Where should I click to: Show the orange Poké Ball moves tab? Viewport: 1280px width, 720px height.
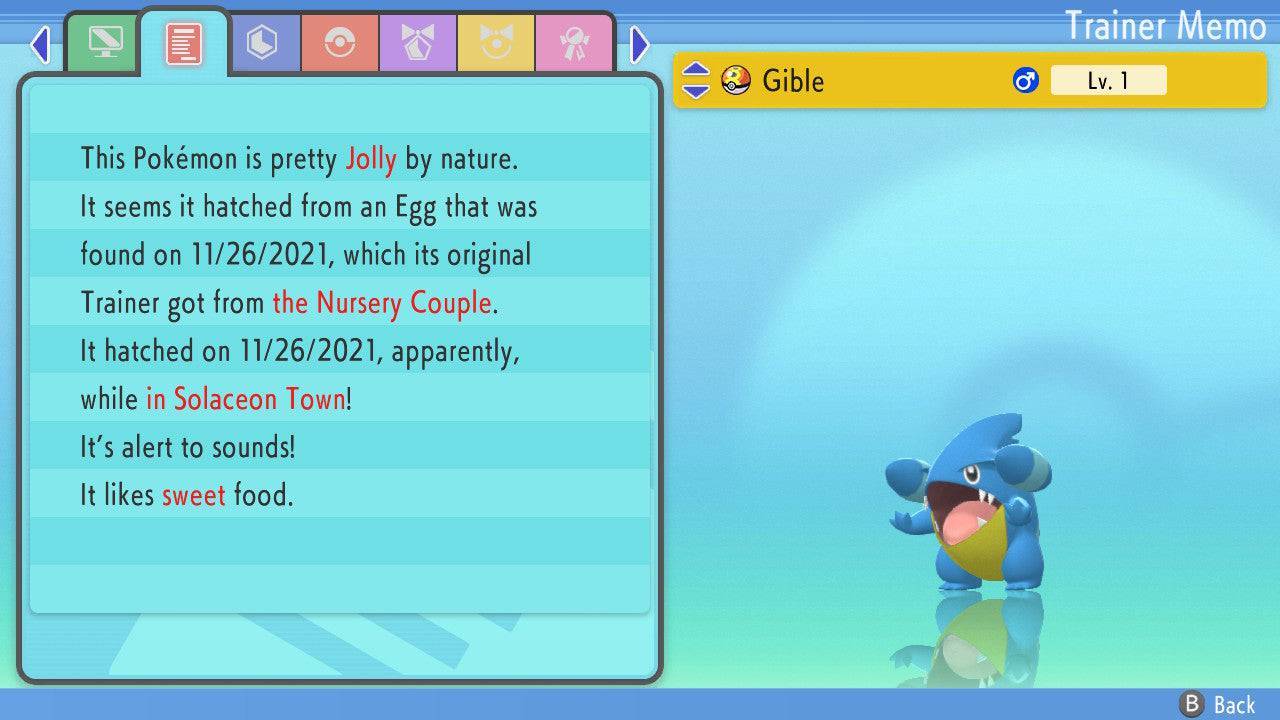click(x=340, y=43)
